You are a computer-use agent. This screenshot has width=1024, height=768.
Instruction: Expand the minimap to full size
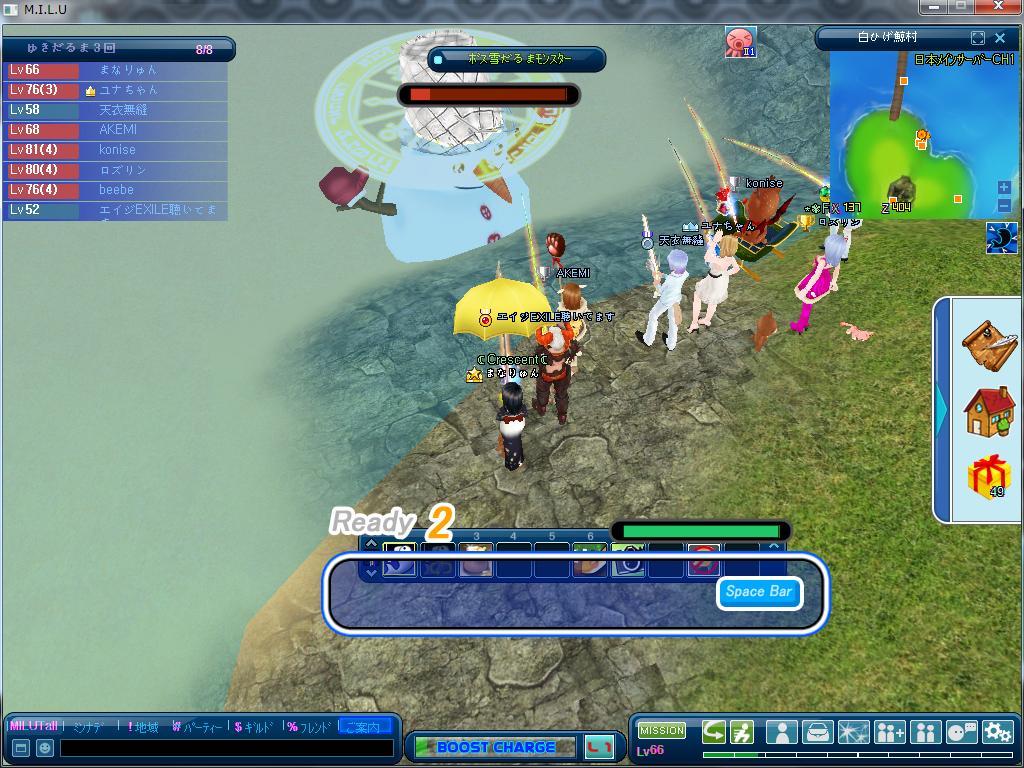point(978,38)
